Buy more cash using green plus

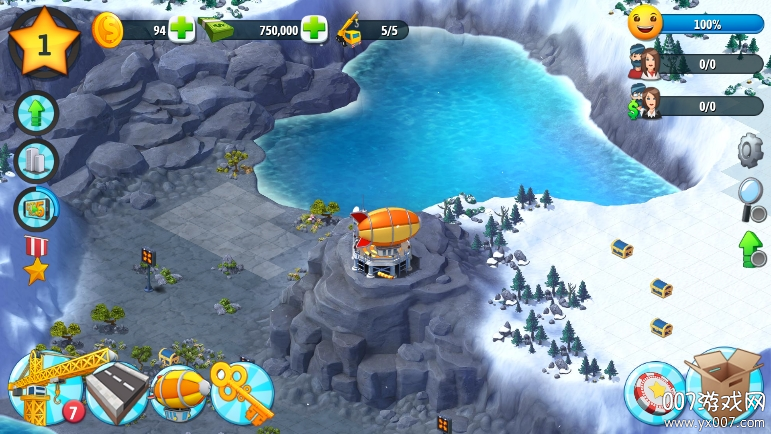[314, 29]
